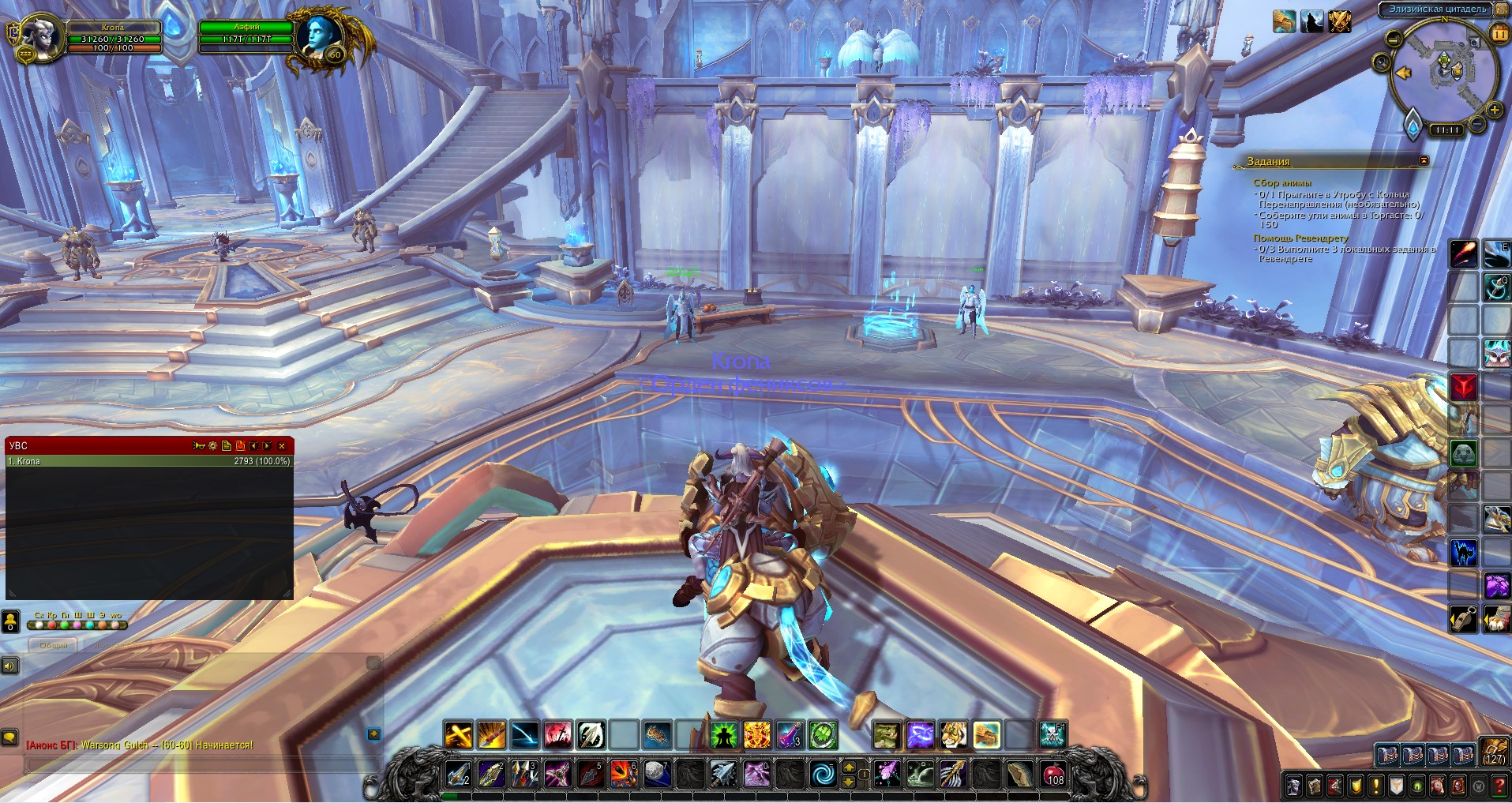Select the Krona row in damage meter
The width and height of the screenshot is (1512, 803).
148,461
